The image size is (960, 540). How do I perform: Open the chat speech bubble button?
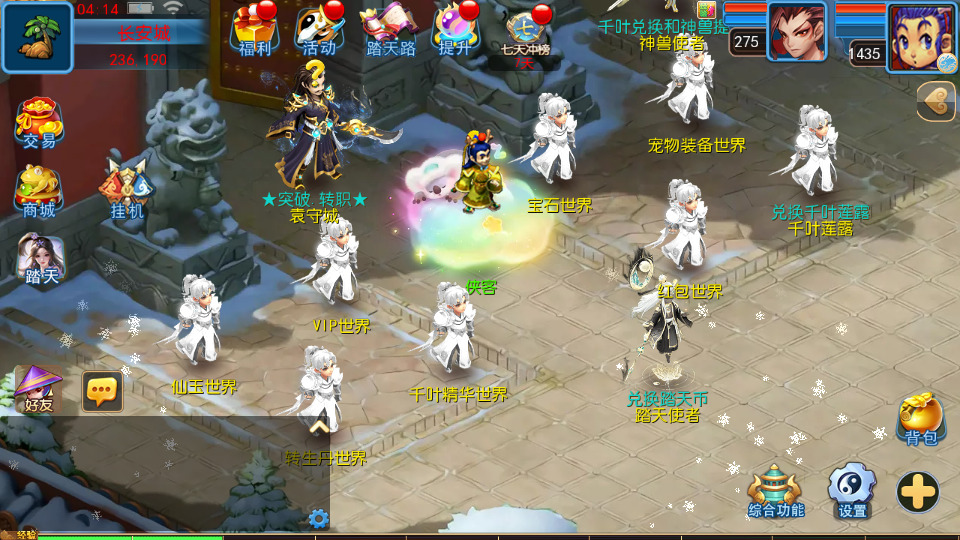coord(102,392)
